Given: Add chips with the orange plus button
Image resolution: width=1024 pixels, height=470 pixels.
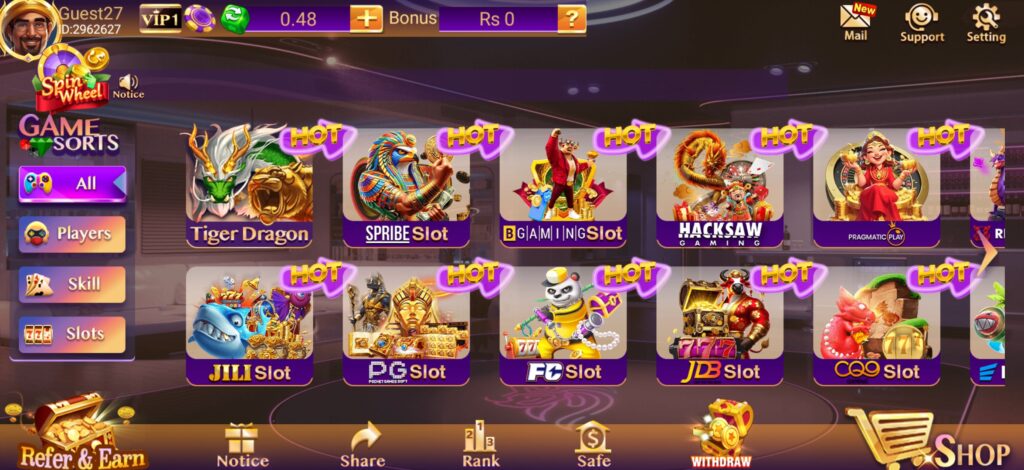Looking at the screenshot, I should tap(366, 18).
